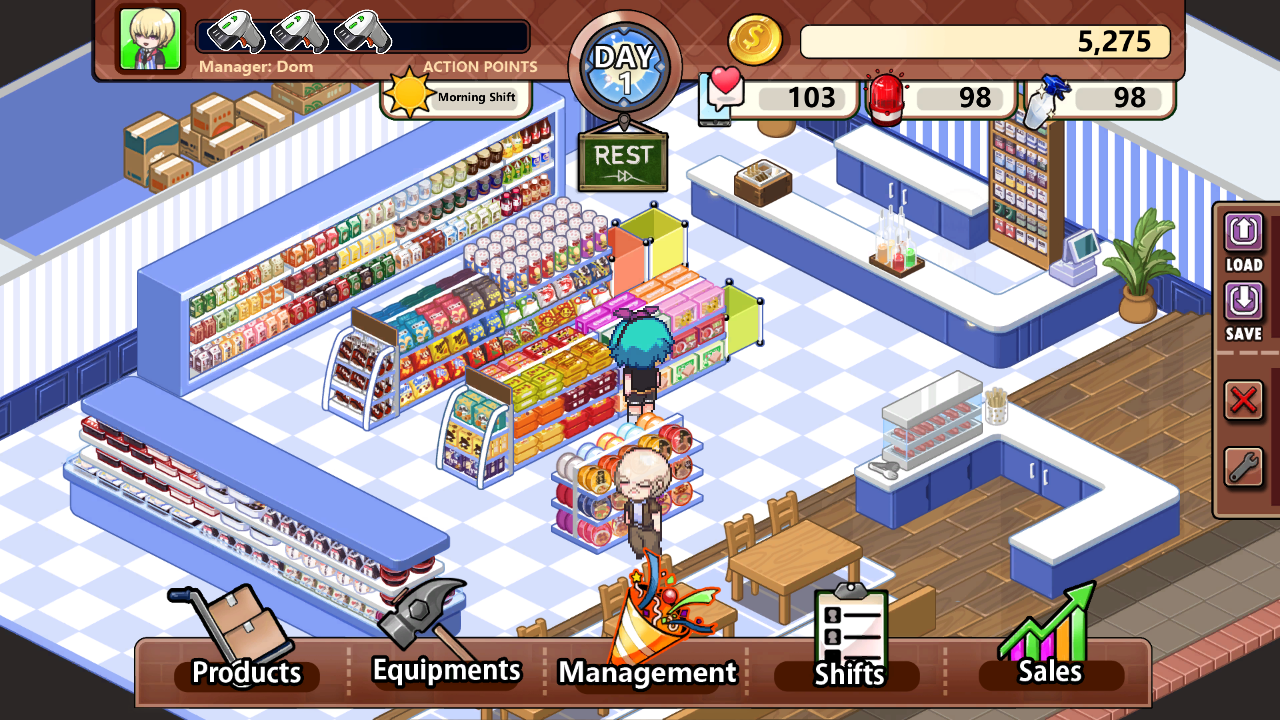Open the wrench settings button
This screenshot has width=1280, height=720.
click(x=1243, y=466)
